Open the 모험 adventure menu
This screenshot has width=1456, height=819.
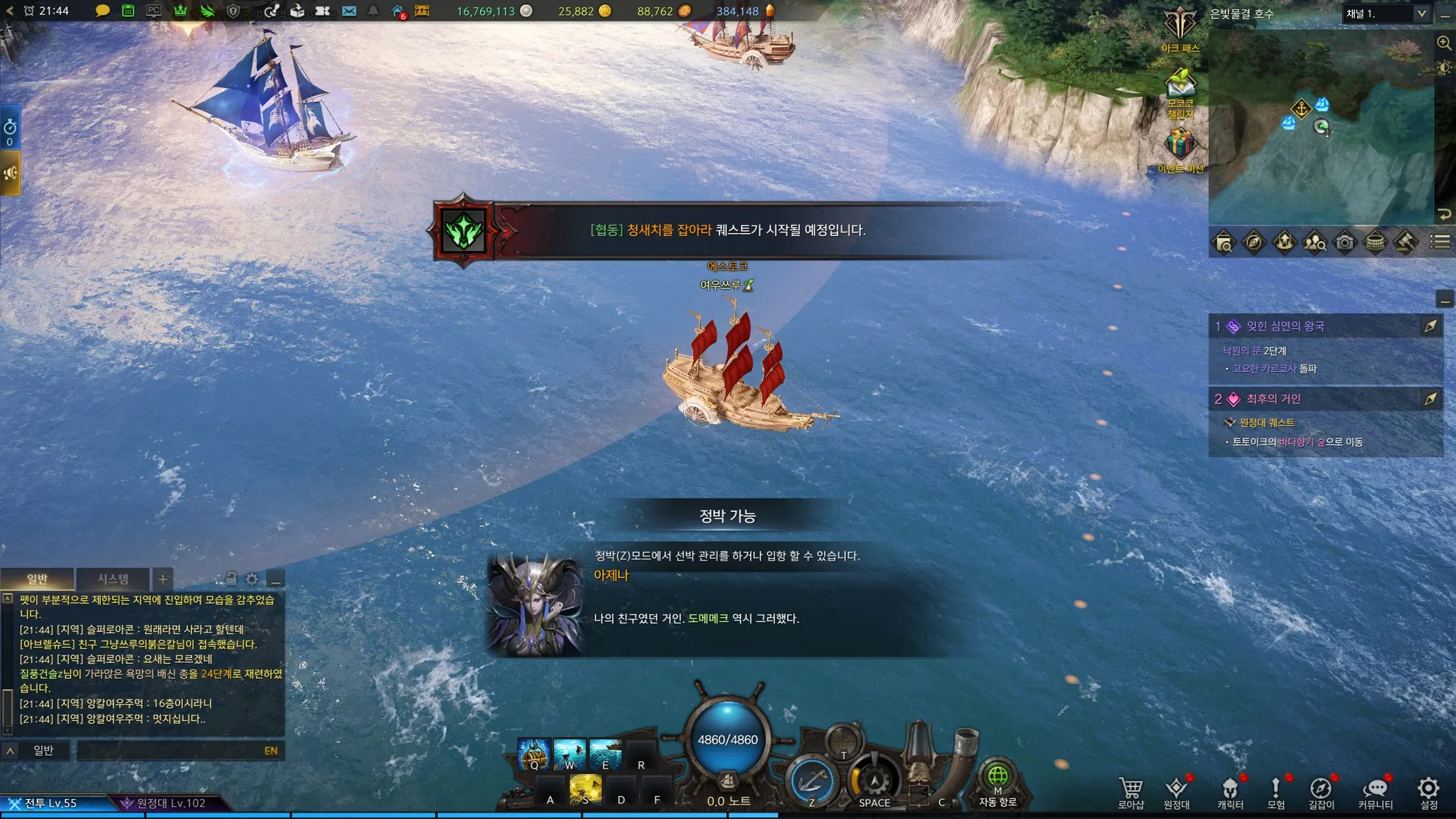pyautogui.click(x=1276, y=791)
